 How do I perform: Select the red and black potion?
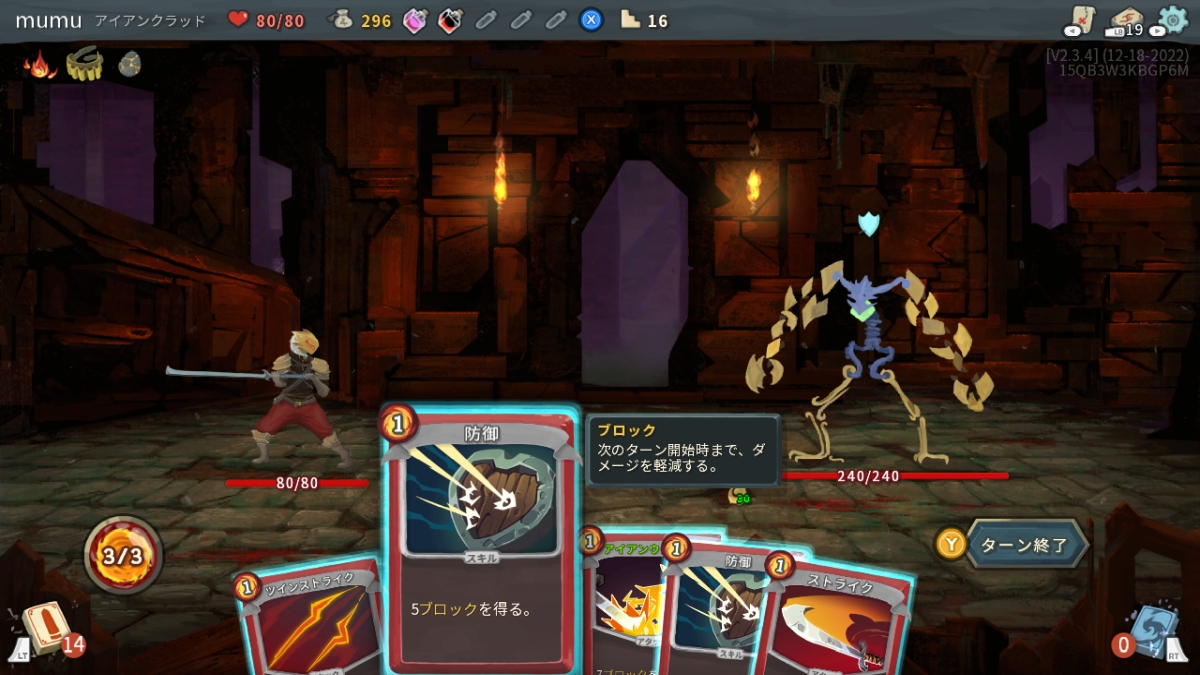[450, 20]
